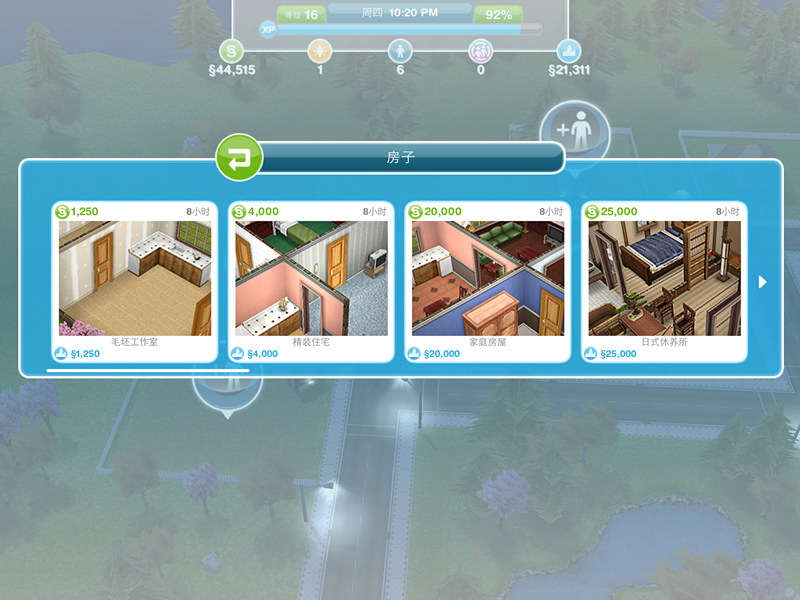Tap the town value §21,311 icon
The image size is (800, 600).
pos(569,51)
